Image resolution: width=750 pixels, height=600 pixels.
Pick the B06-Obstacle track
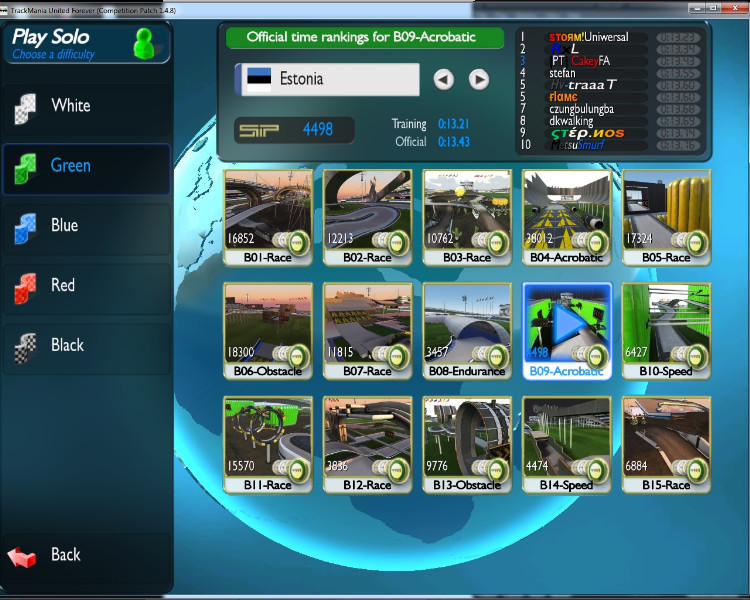pyautogui.click(x=268, y=328)
